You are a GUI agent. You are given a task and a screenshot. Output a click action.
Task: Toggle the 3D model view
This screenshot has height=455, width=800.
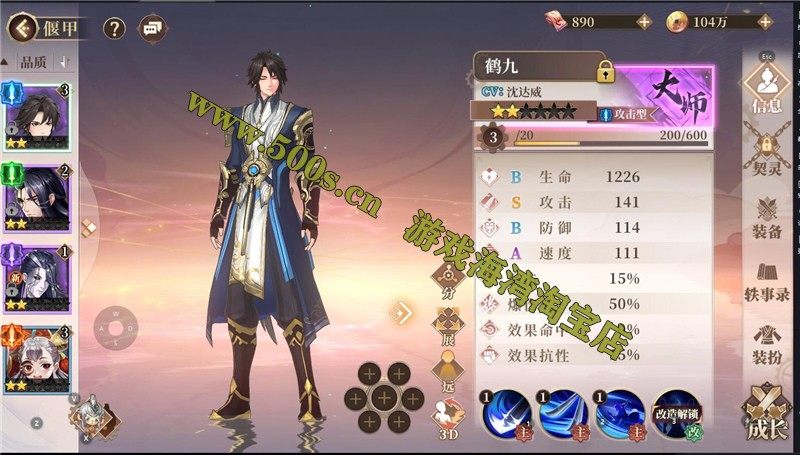tap(447, 418)
